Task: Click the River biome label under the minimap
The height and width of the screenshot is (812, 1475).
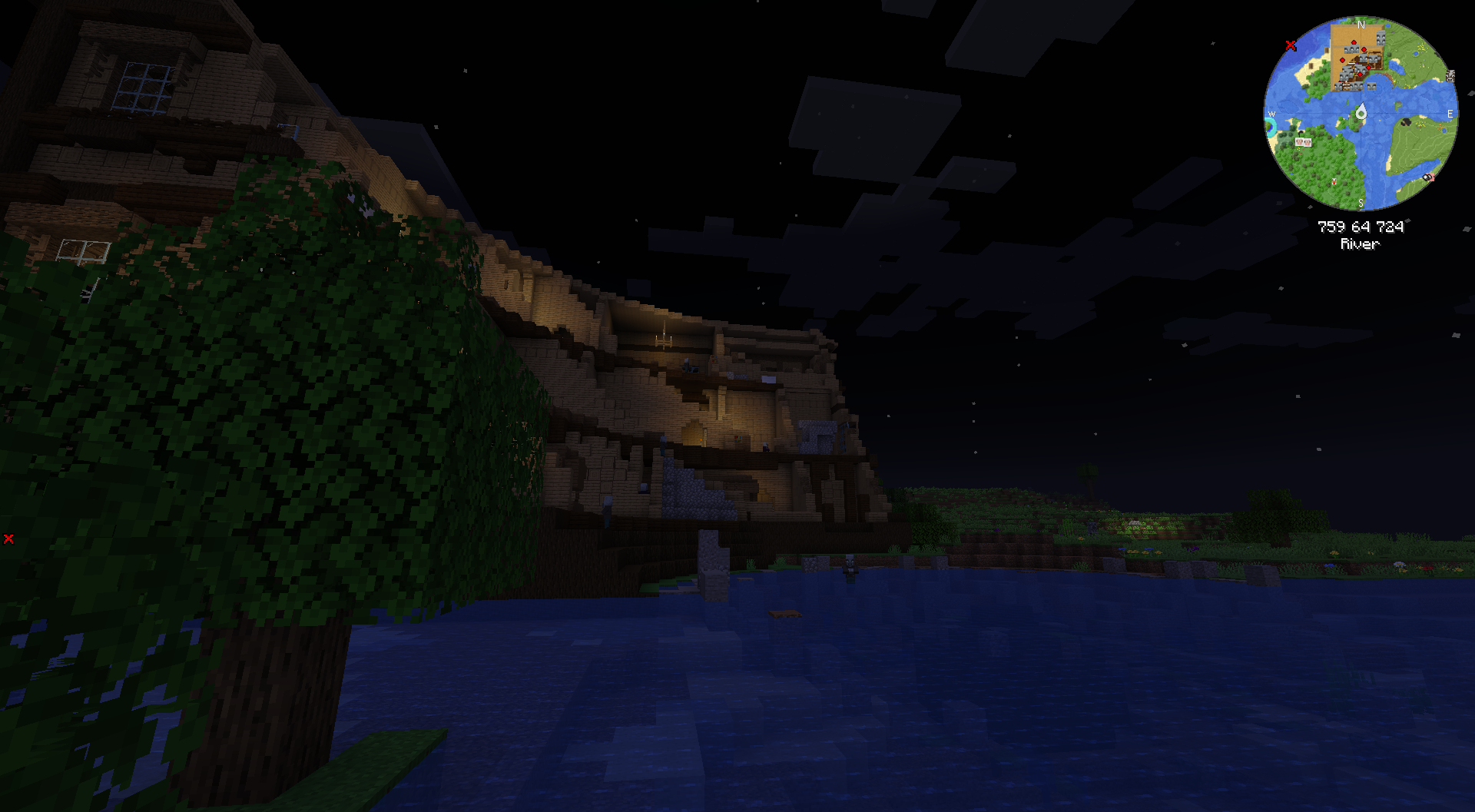Action: 1358,244
